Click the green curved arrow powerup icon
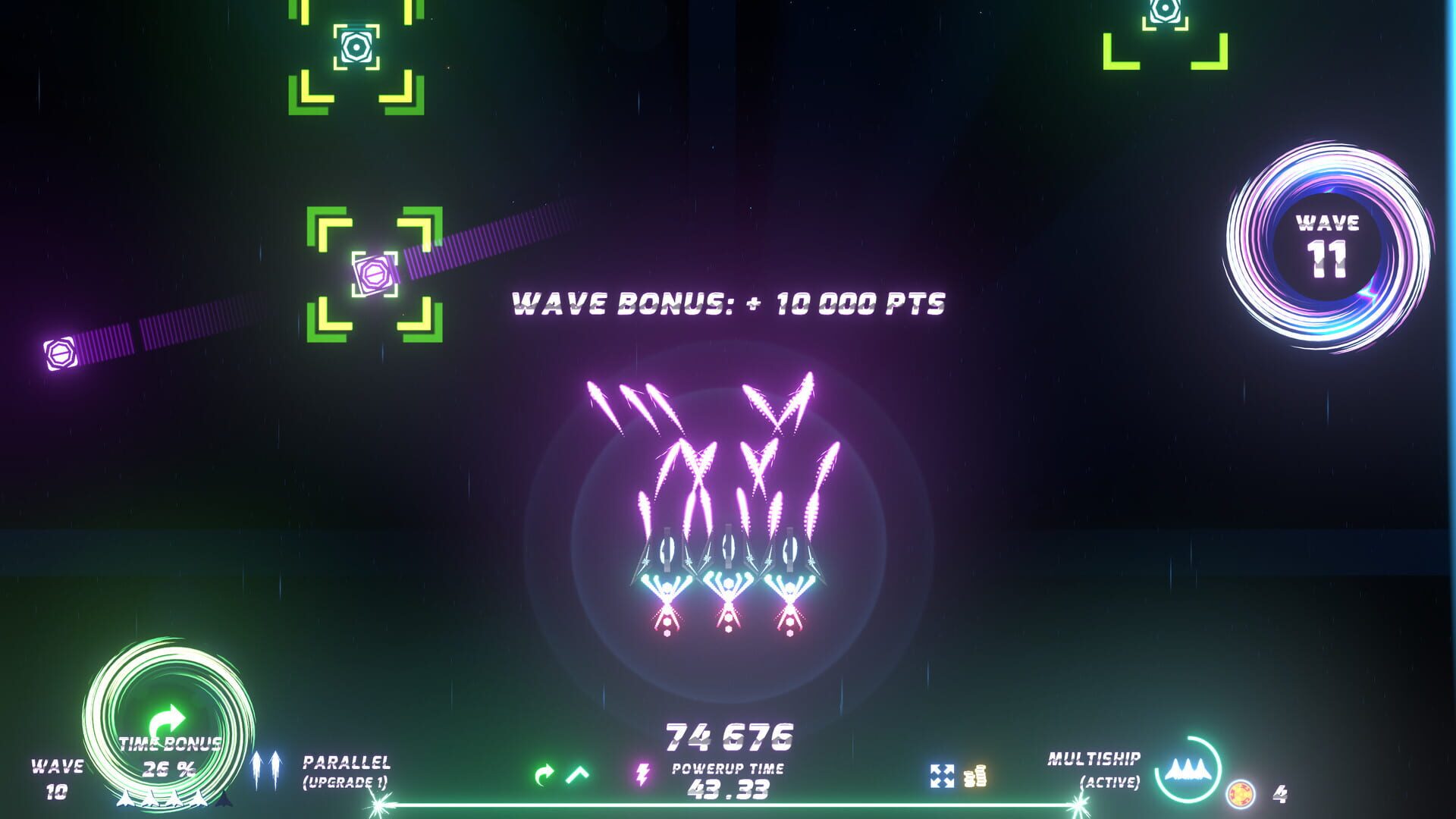This screenshot has height=819, width=1456. click(543, 774)
